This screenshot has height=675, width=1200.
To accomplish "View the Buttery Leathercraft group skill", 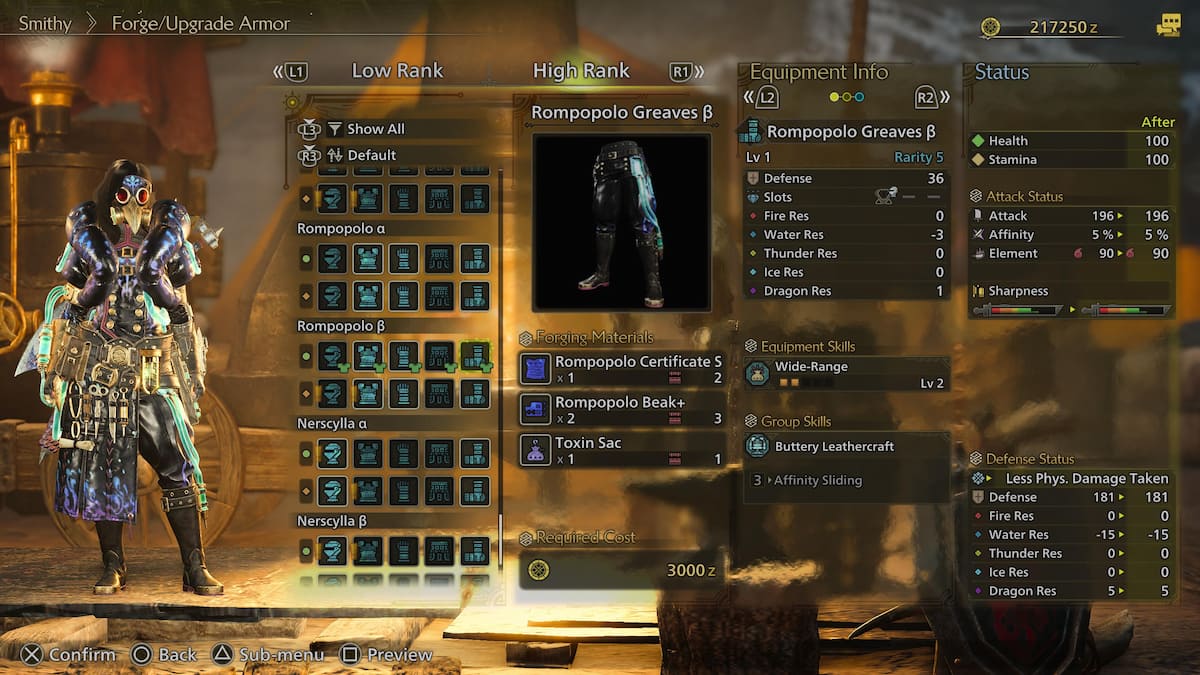I will (x=846, y=446).
